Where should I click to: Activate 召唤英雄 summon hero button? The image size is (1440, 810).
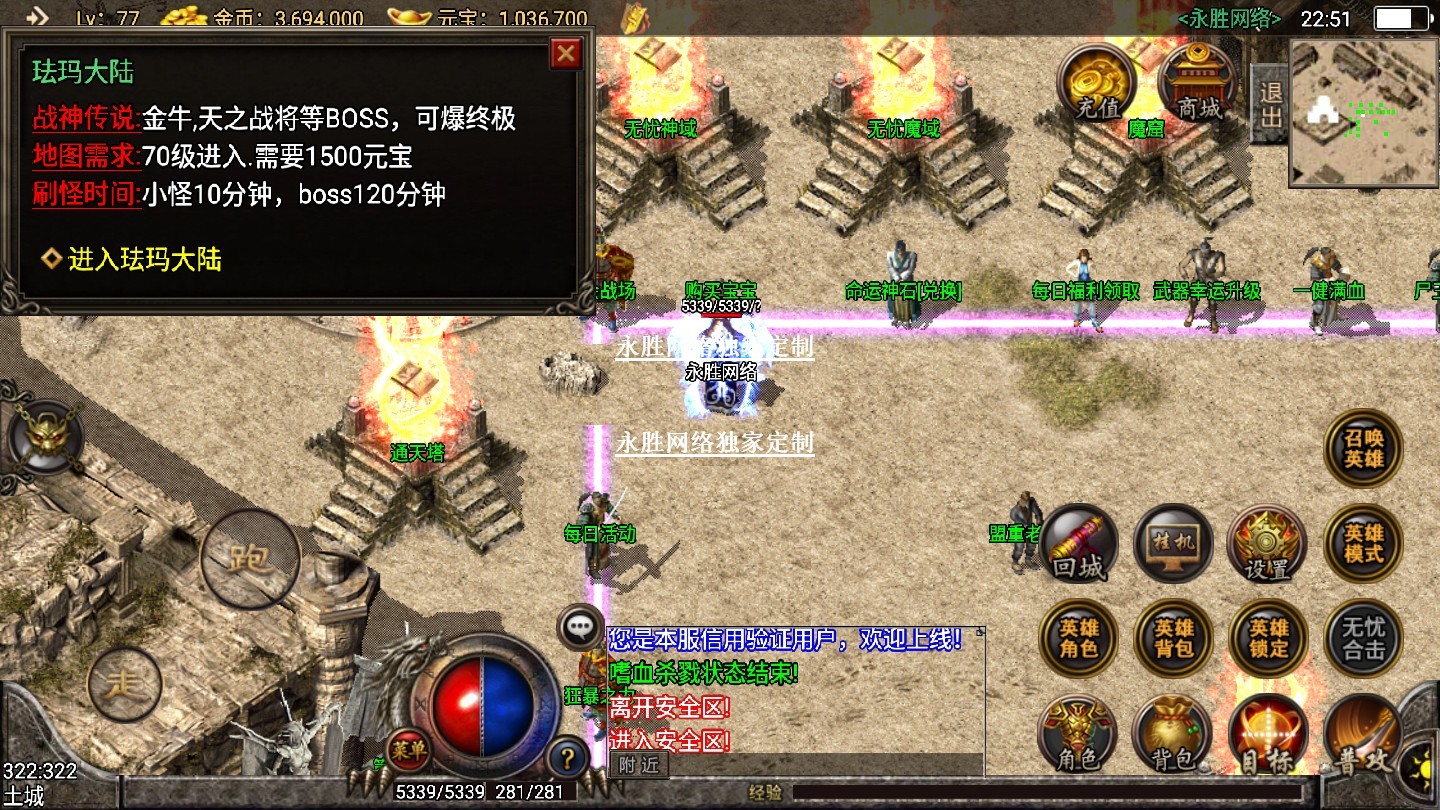(1363, 449)
